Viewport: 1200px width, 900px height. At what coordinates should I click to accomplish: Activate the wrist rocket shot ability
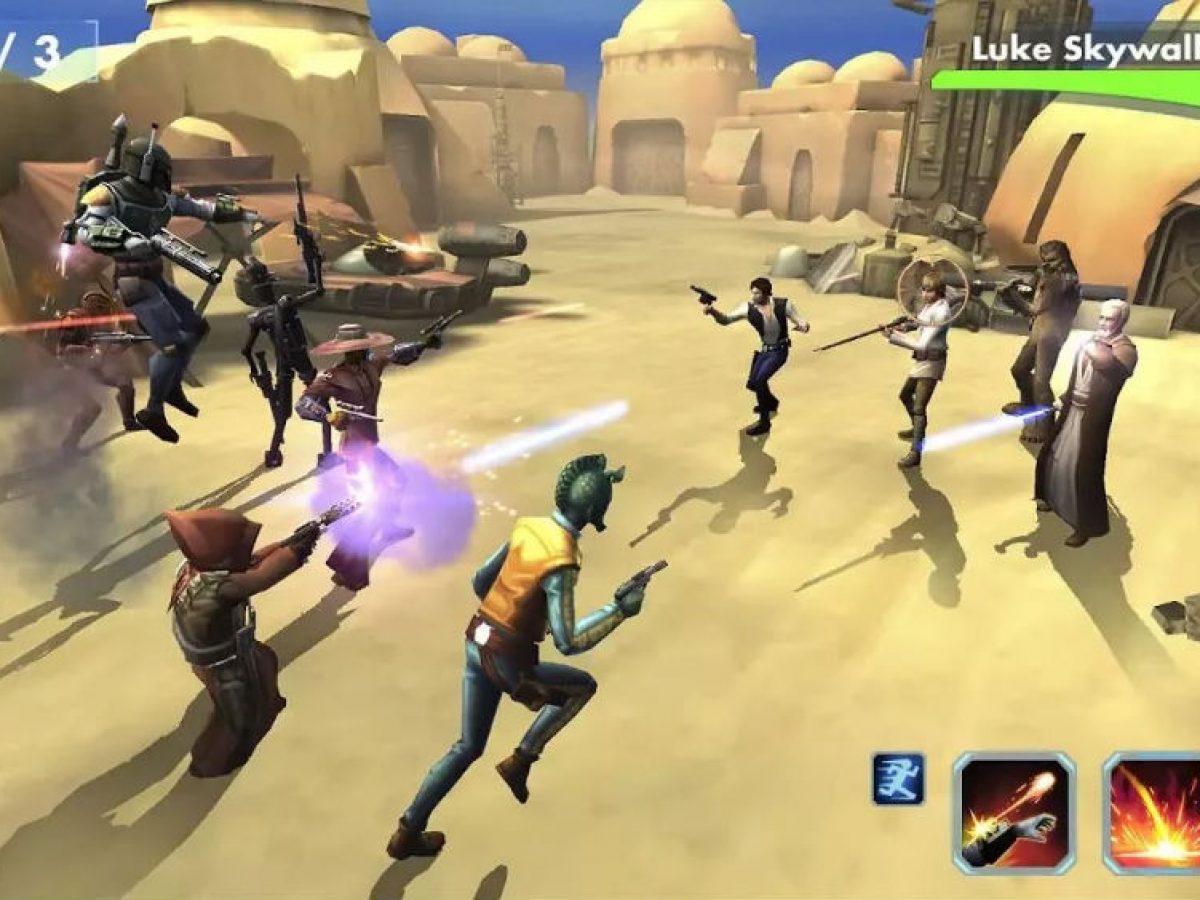(1013, 813)
